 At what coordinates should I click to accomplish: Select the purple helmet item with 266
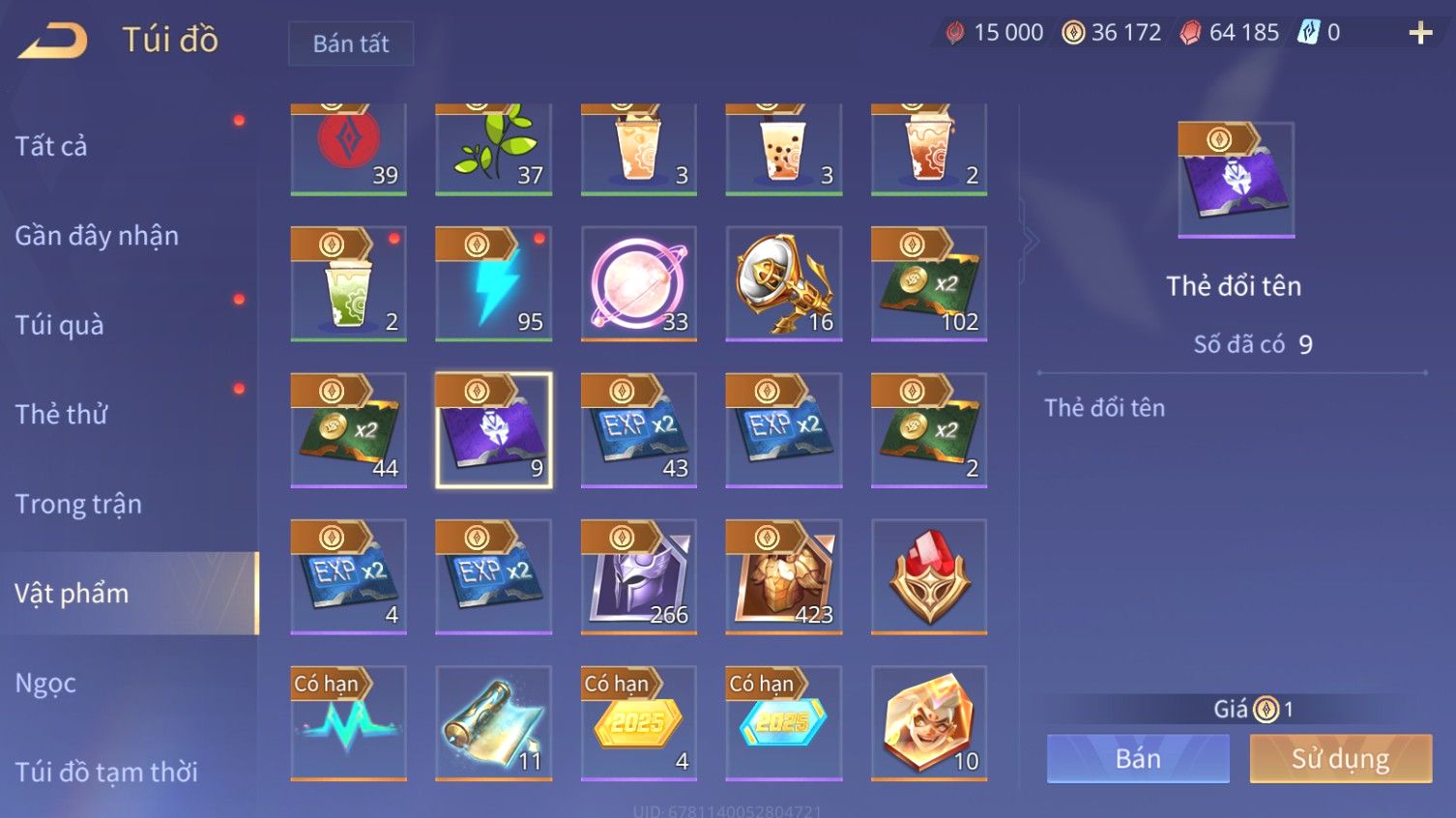(639, 576)
